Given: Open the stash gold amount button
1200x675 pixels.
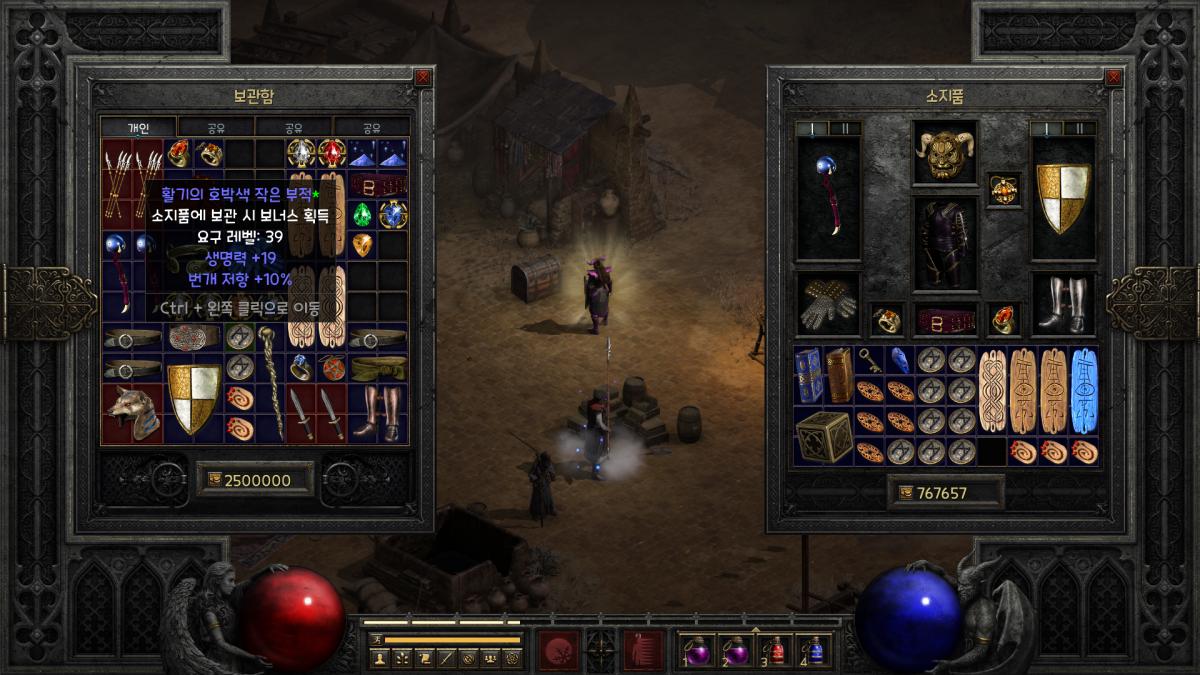Looking at the screenshot, I should pyautogui.click(x=256, y=480).
